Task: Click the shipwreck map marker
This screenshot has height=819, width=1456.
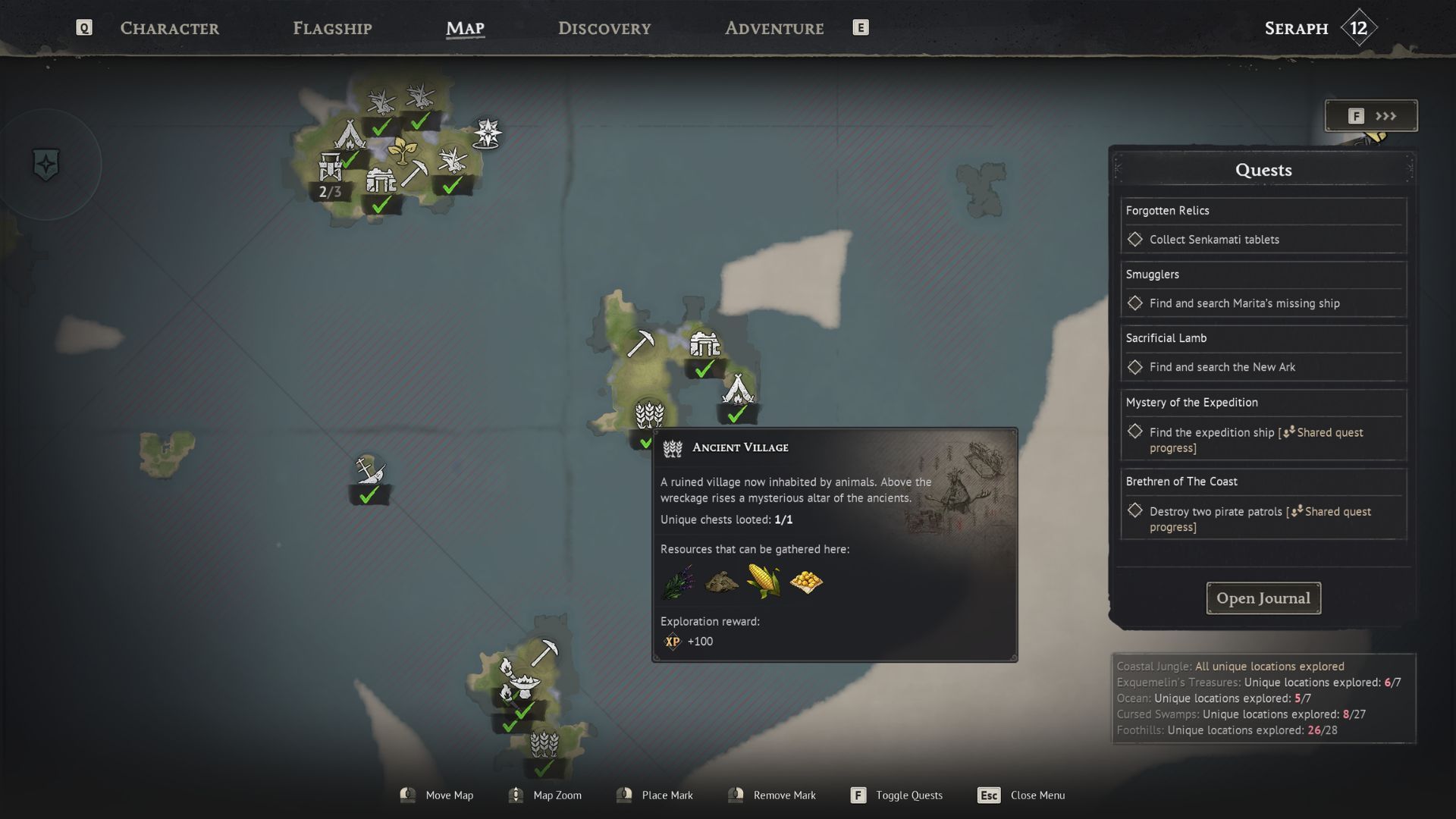Action: (369, 472)
